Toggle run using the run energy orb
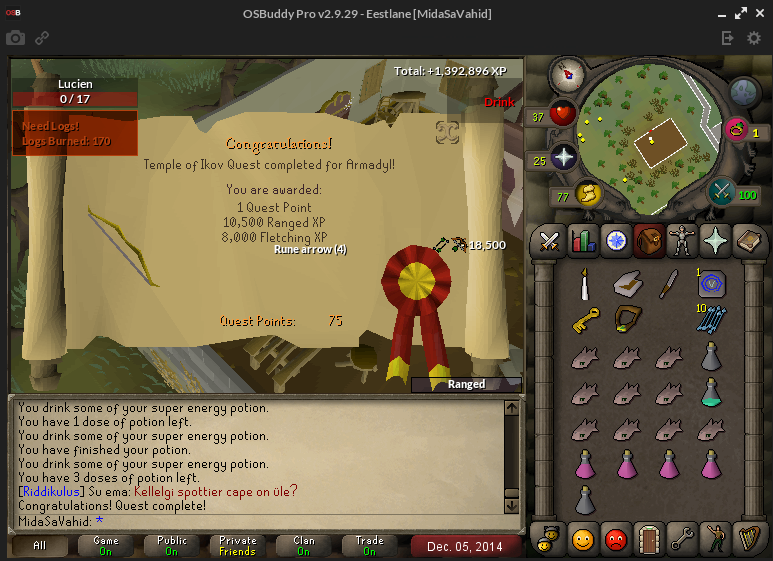 [588, 193]
